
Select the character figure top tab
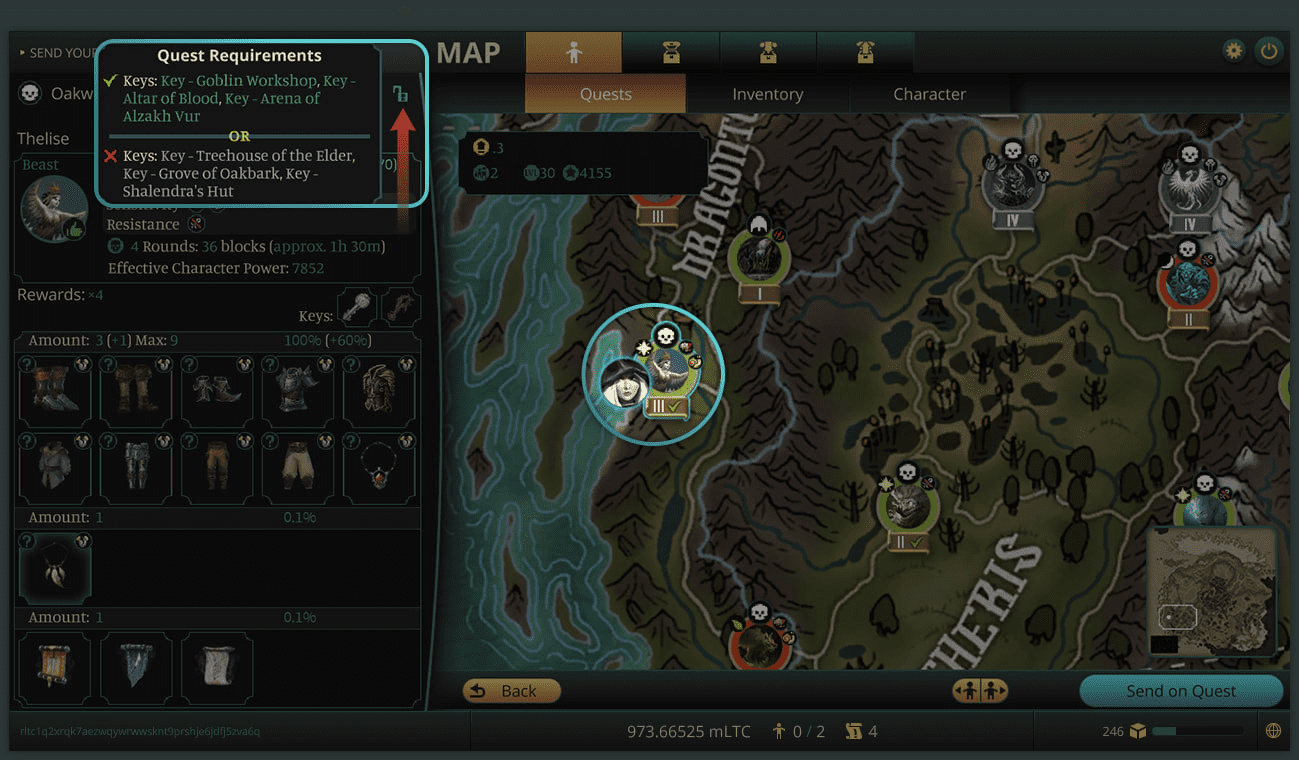(x=573, y=53)
